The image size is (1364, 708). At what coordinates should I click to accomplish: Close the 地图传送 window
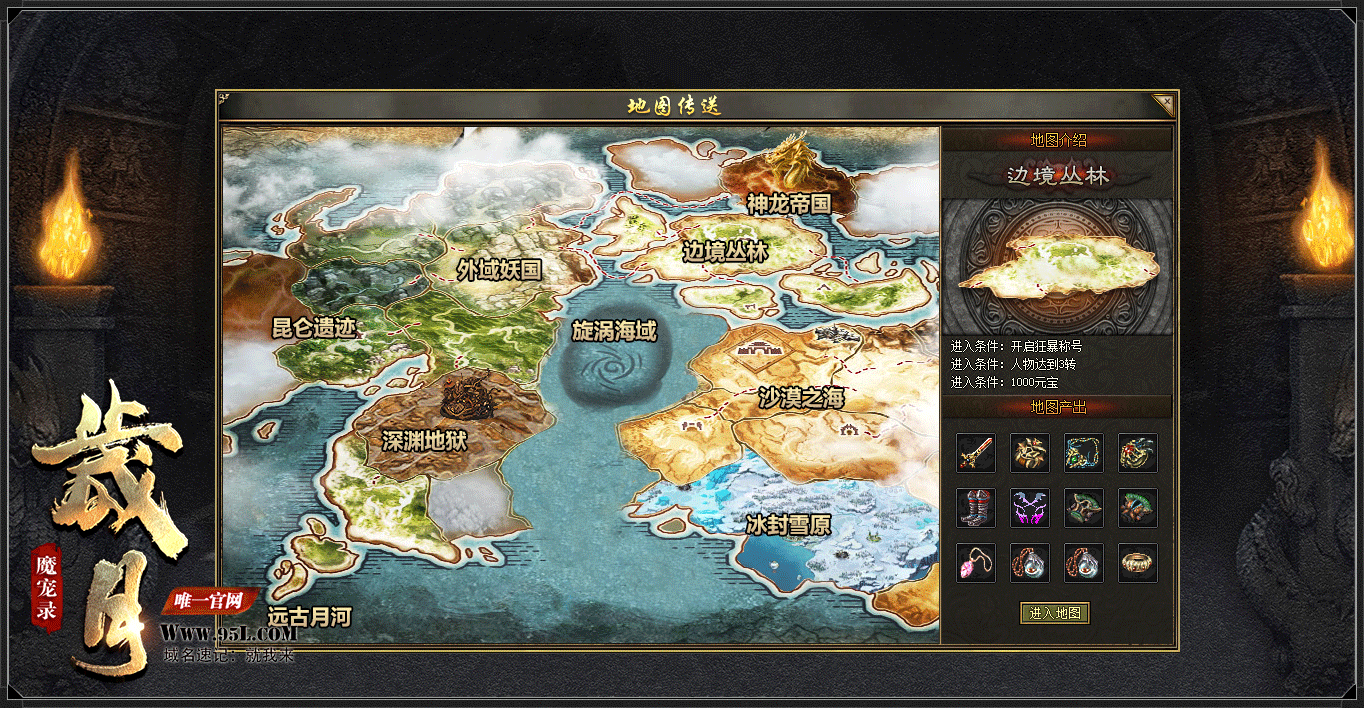tap(1163, 104)
